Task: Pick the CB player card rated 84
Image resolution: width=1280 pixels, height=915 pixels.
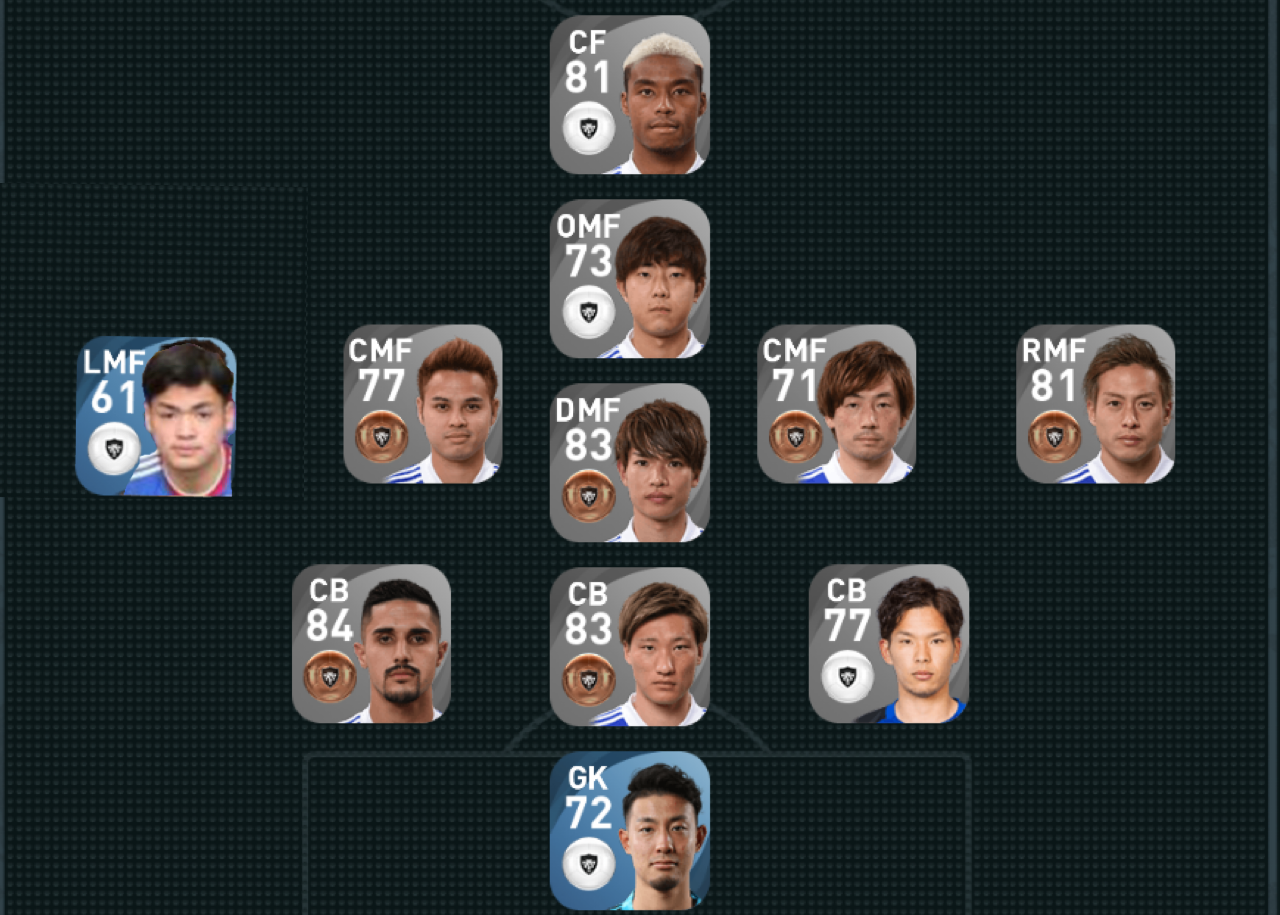Action: coord(371,643)
